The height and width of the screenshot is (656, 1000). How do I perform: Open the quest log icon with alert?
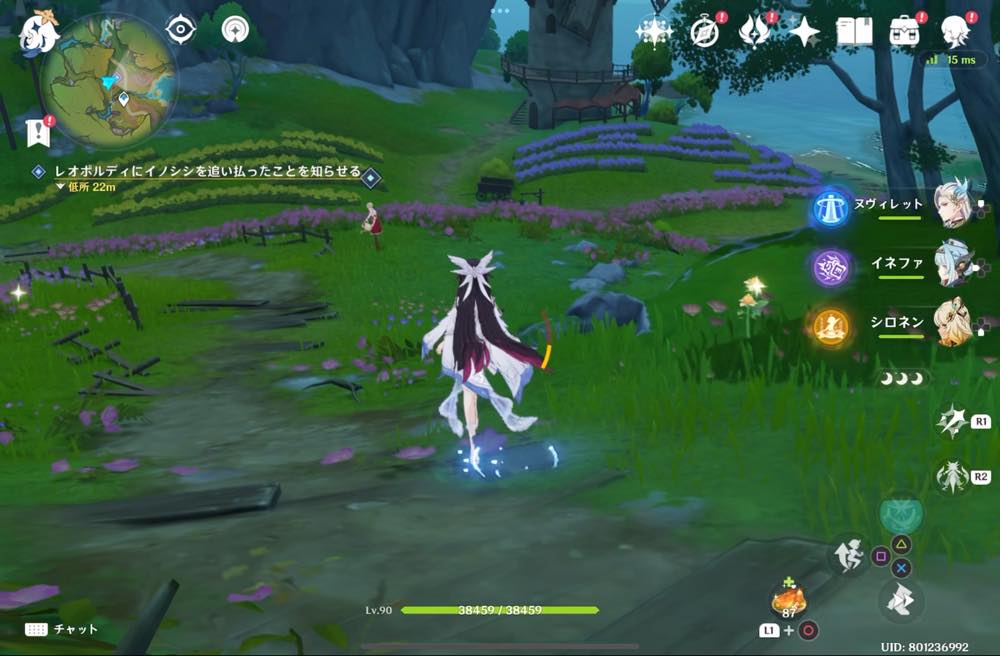[40, 130]
